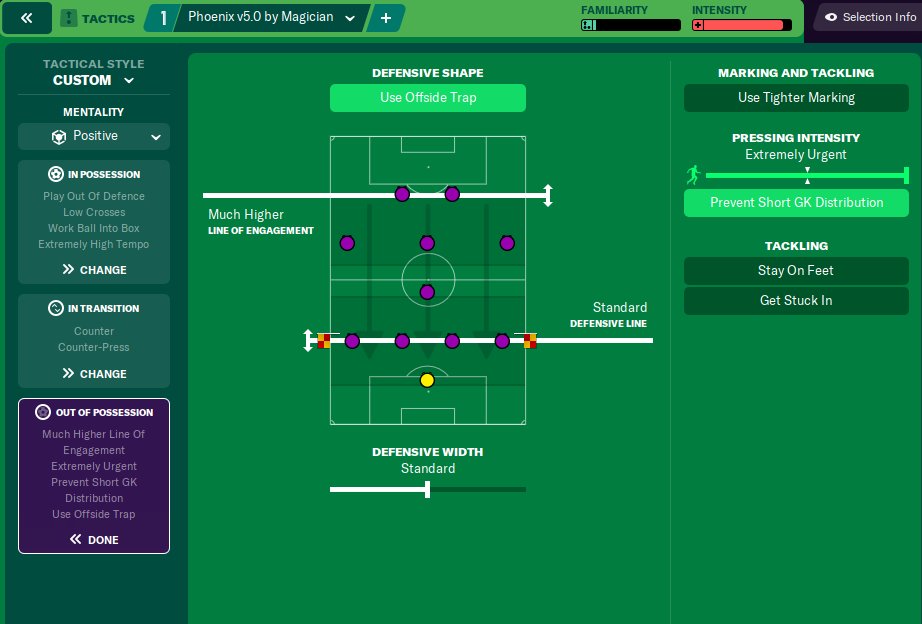Change the Positive mentality dropdown

[x=94, y=136]
